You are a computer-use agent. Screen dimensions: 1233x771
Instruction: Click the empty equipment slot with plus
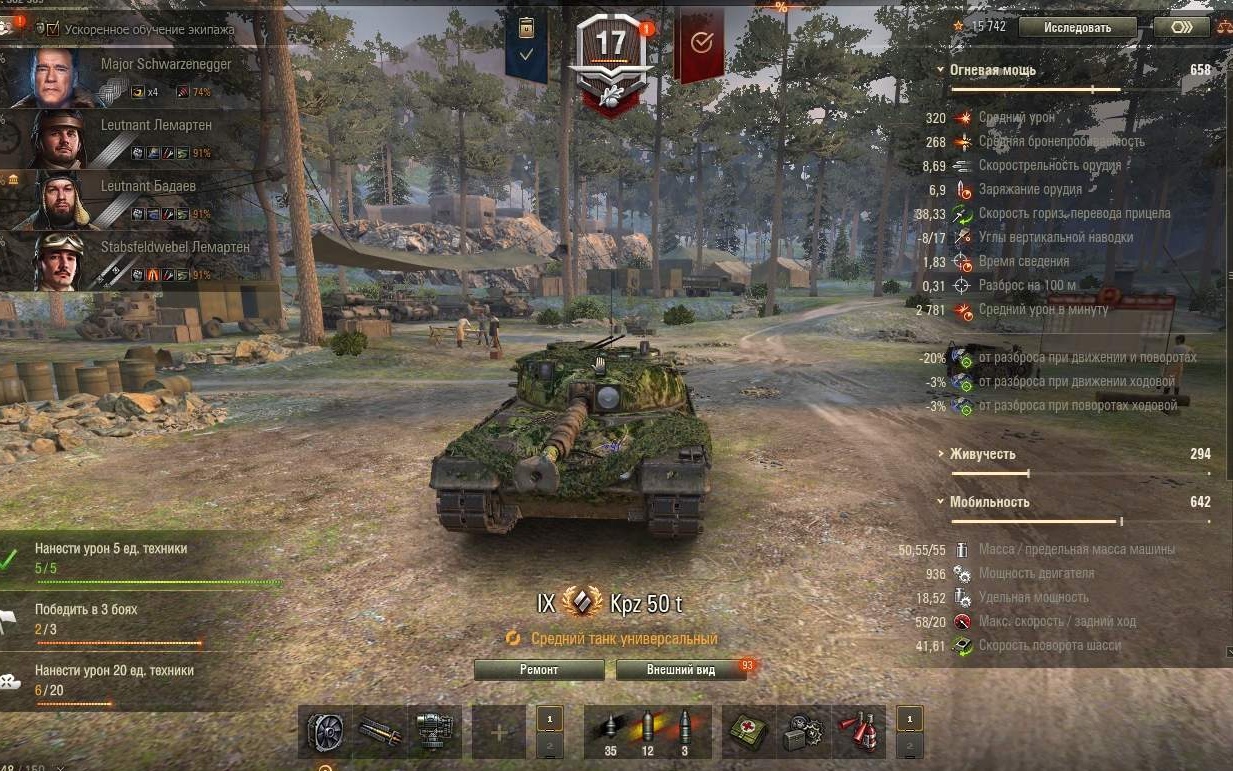click(x=498, y=732)
